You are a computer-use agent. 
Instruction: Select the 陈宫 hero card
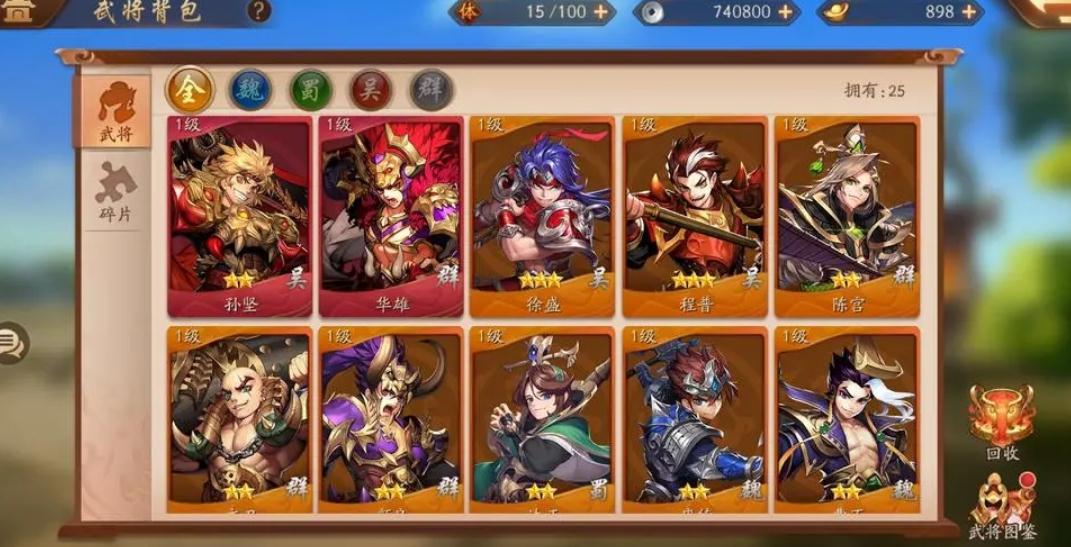[846, 215]
